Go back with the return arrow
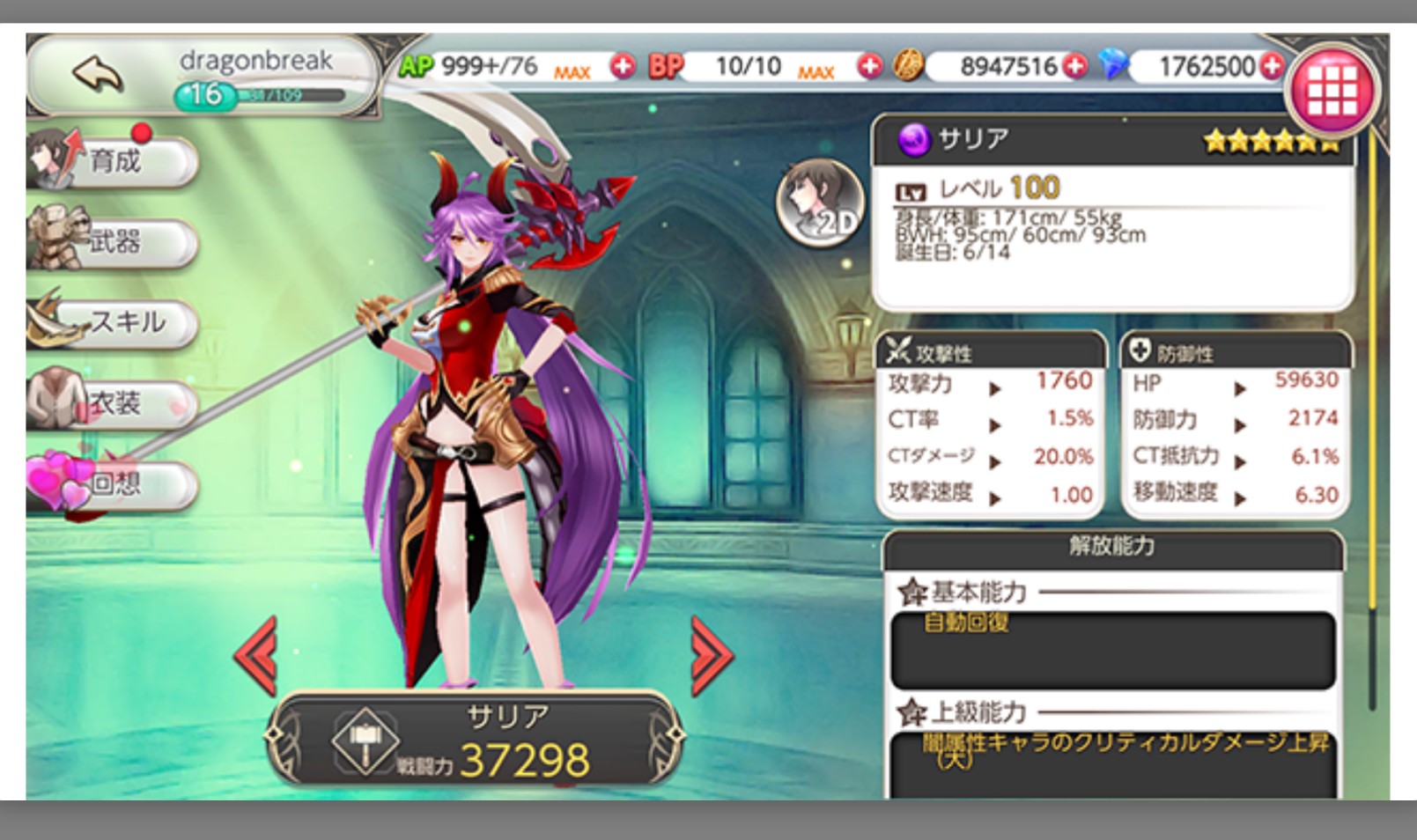 coord(97,74)
